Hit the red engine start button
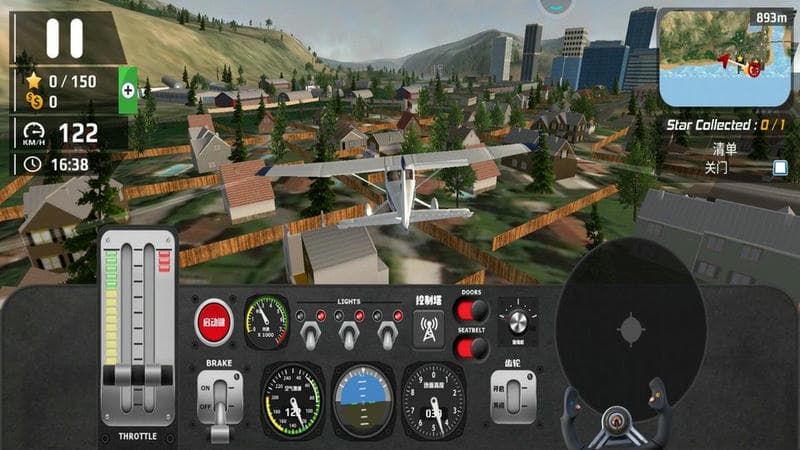The height and width of the screenshot is (450, 800). click(213, 322)
